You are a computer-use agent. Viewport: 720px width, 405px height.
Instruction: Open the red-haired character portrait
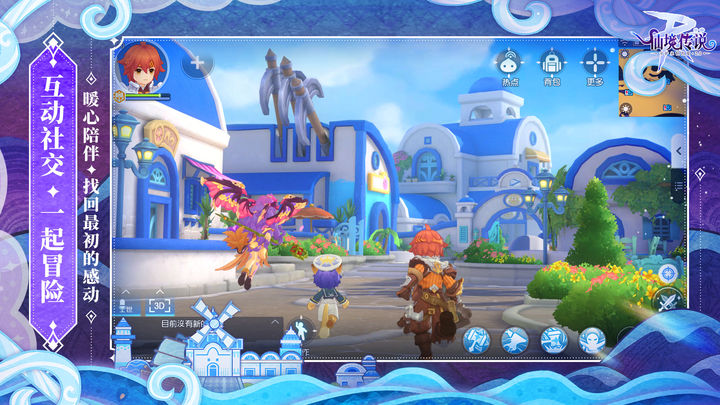coord(142,66)
